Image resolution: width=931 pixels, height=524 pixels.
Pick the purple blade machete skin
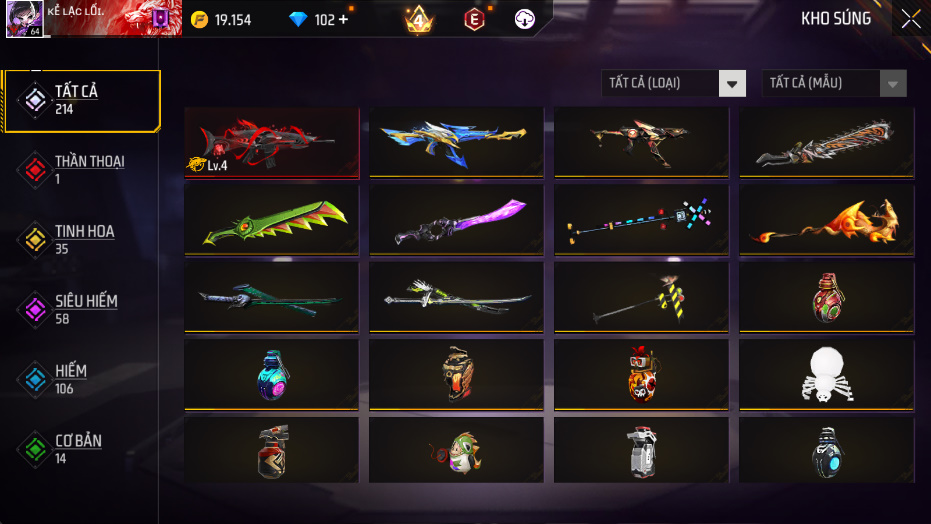coord(456,220)
